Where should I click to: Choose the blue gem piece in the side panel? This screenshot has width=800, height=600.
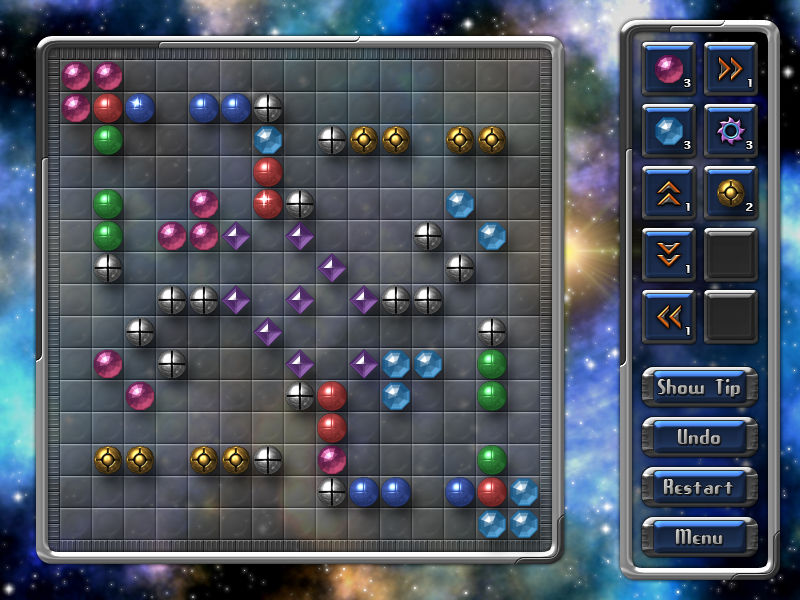point(668,130)
